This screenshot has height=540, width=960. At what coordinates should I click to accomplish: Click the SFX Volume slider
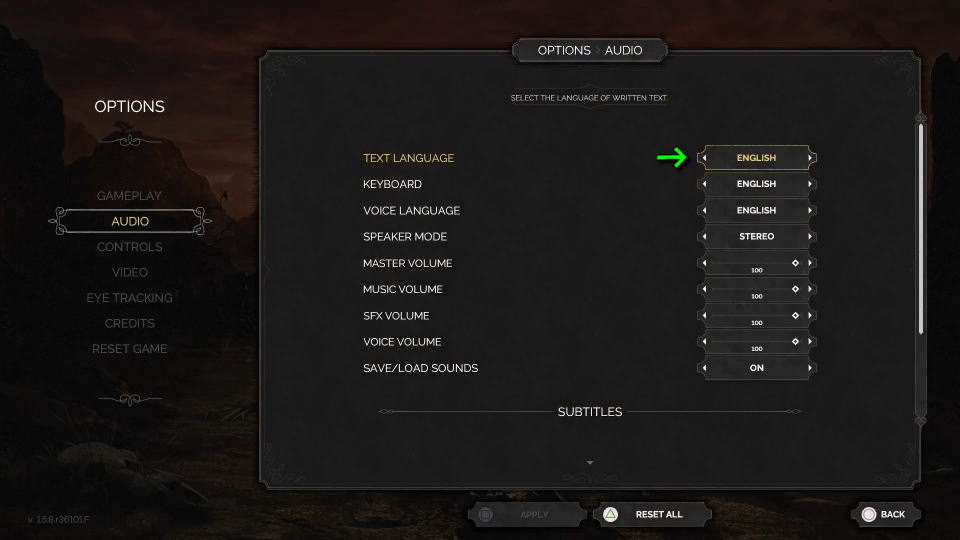pyautogui.click(x=756, y=316)
